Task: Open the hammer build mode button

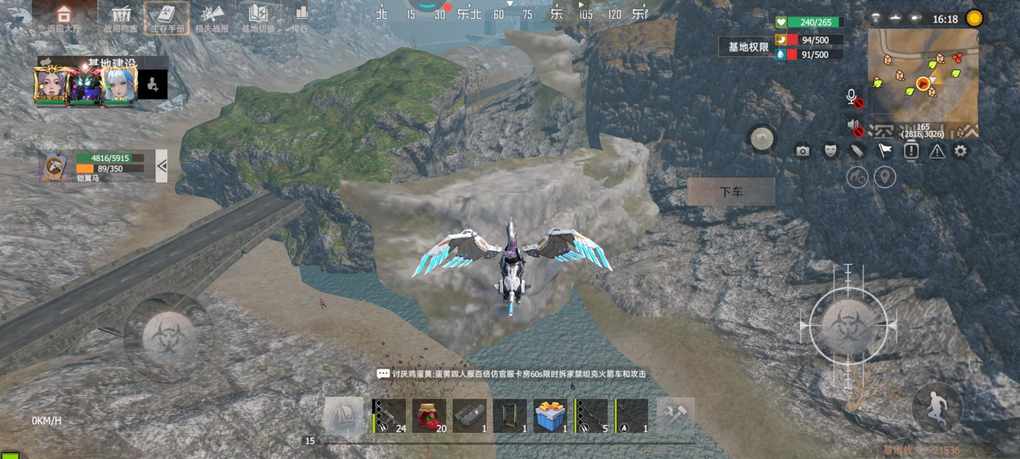Action: pyautogui.click(x=677, y=412)
